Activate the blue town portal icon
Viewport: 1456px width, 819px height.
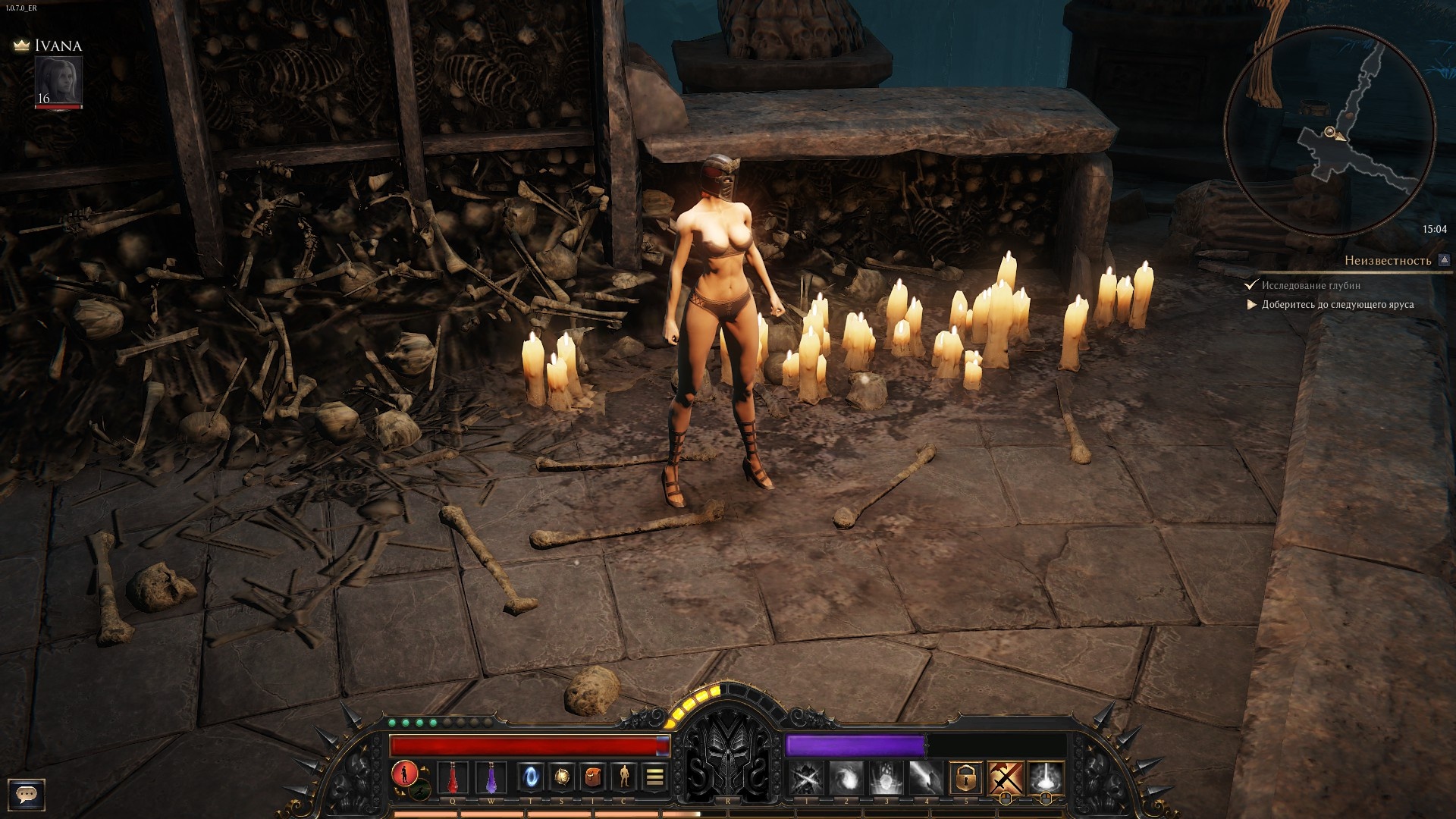530,777
